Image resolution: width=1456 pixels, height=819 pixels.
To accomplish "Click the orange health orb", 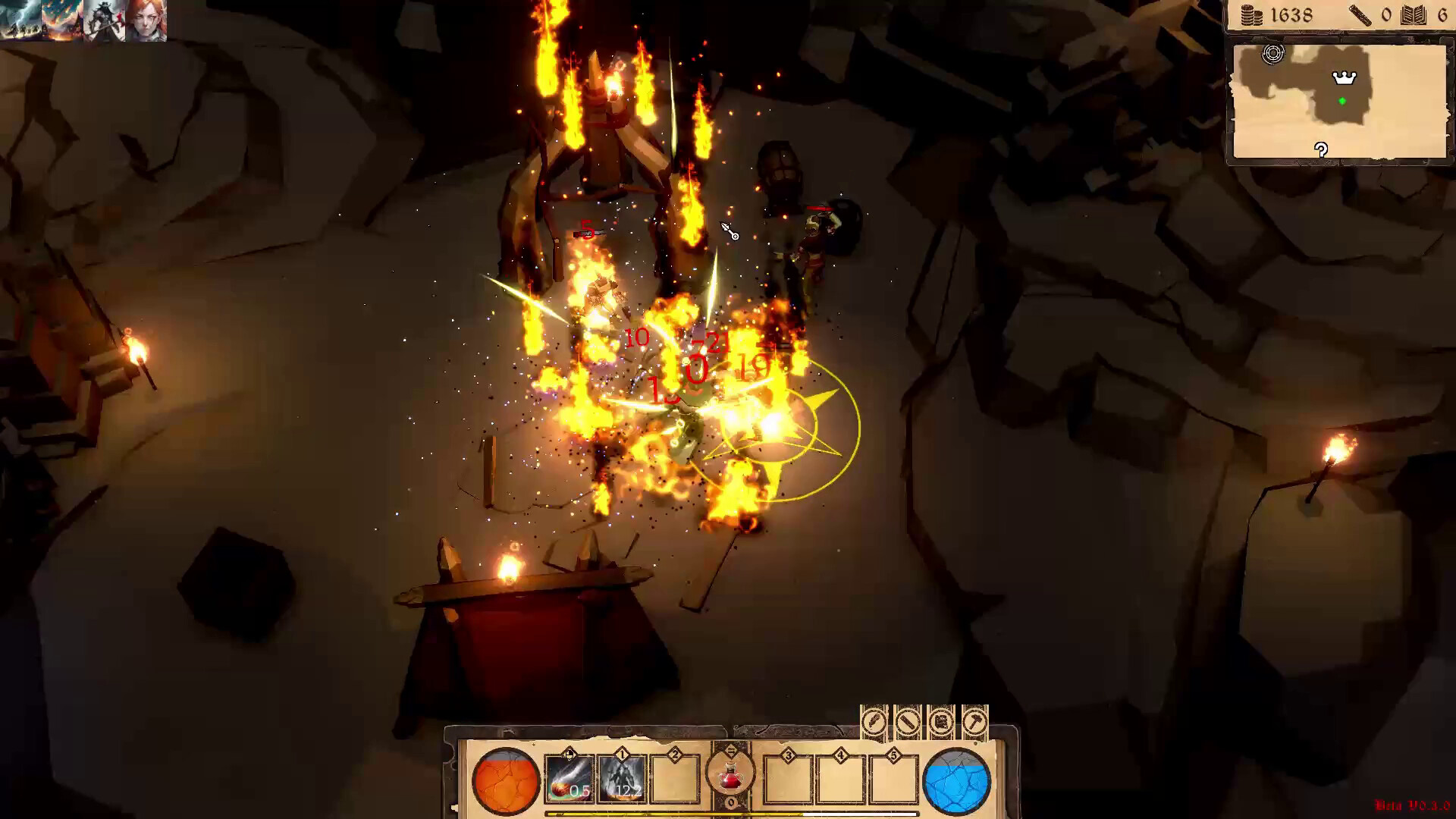I will click(x=506, y=781).
